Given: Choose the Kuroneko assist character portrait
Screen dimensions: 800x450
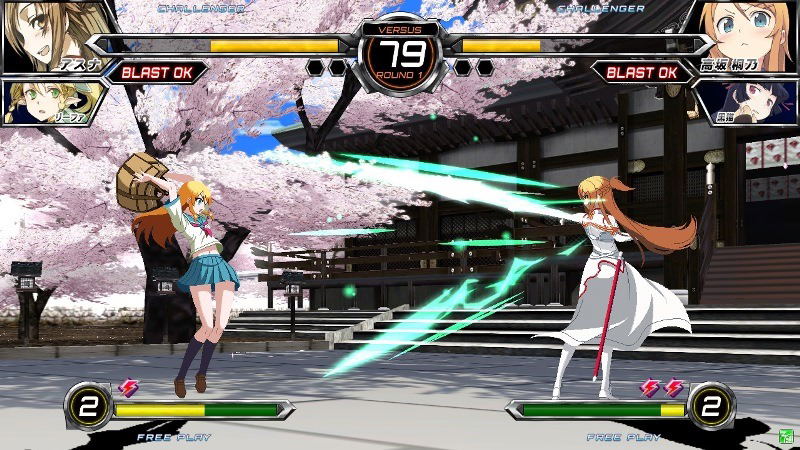Looking at the screenshot, I should tap(752, 103).
